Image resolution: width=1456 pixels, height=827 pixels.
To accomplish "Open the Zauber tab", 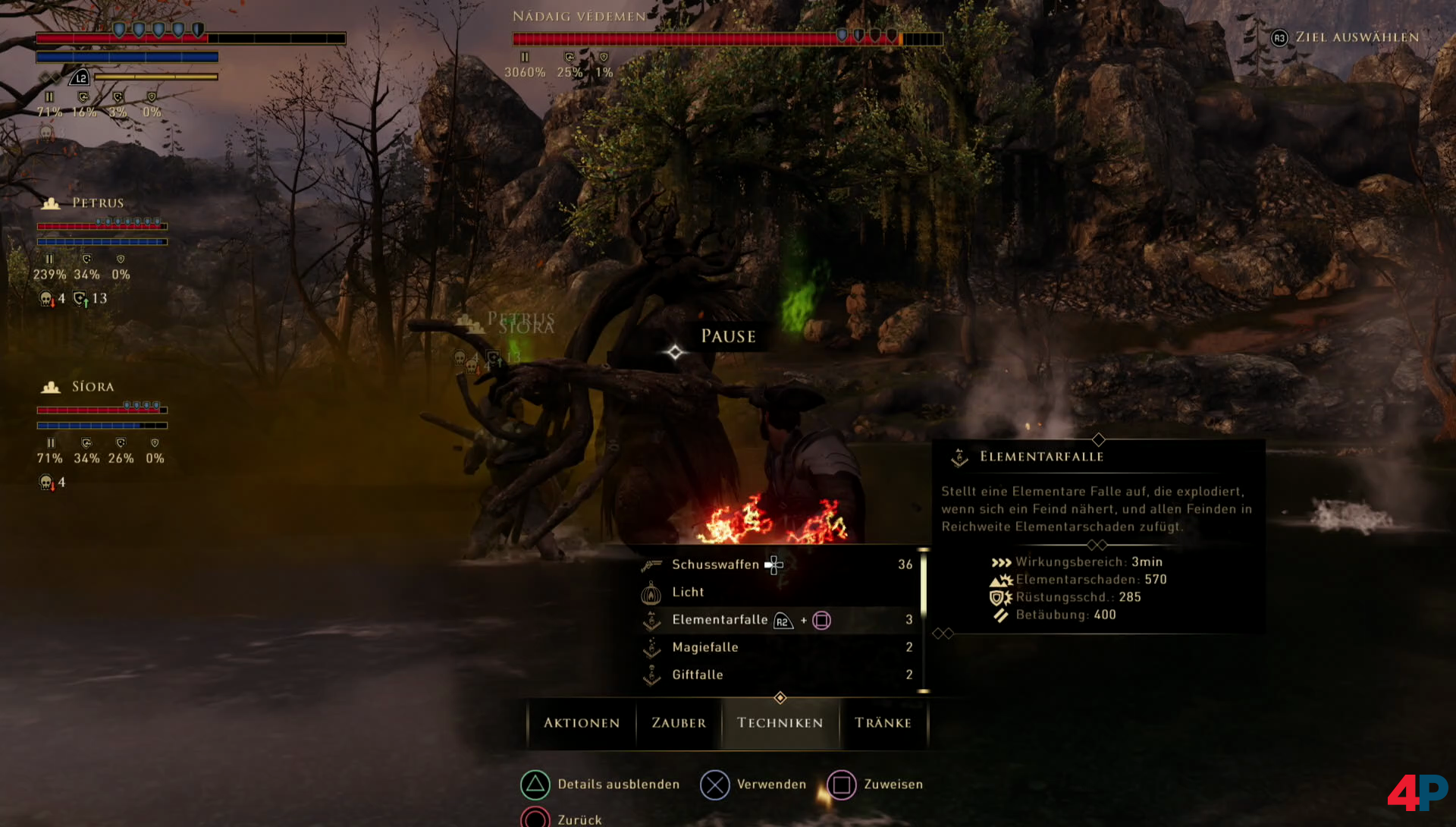I will coord(679,723).
